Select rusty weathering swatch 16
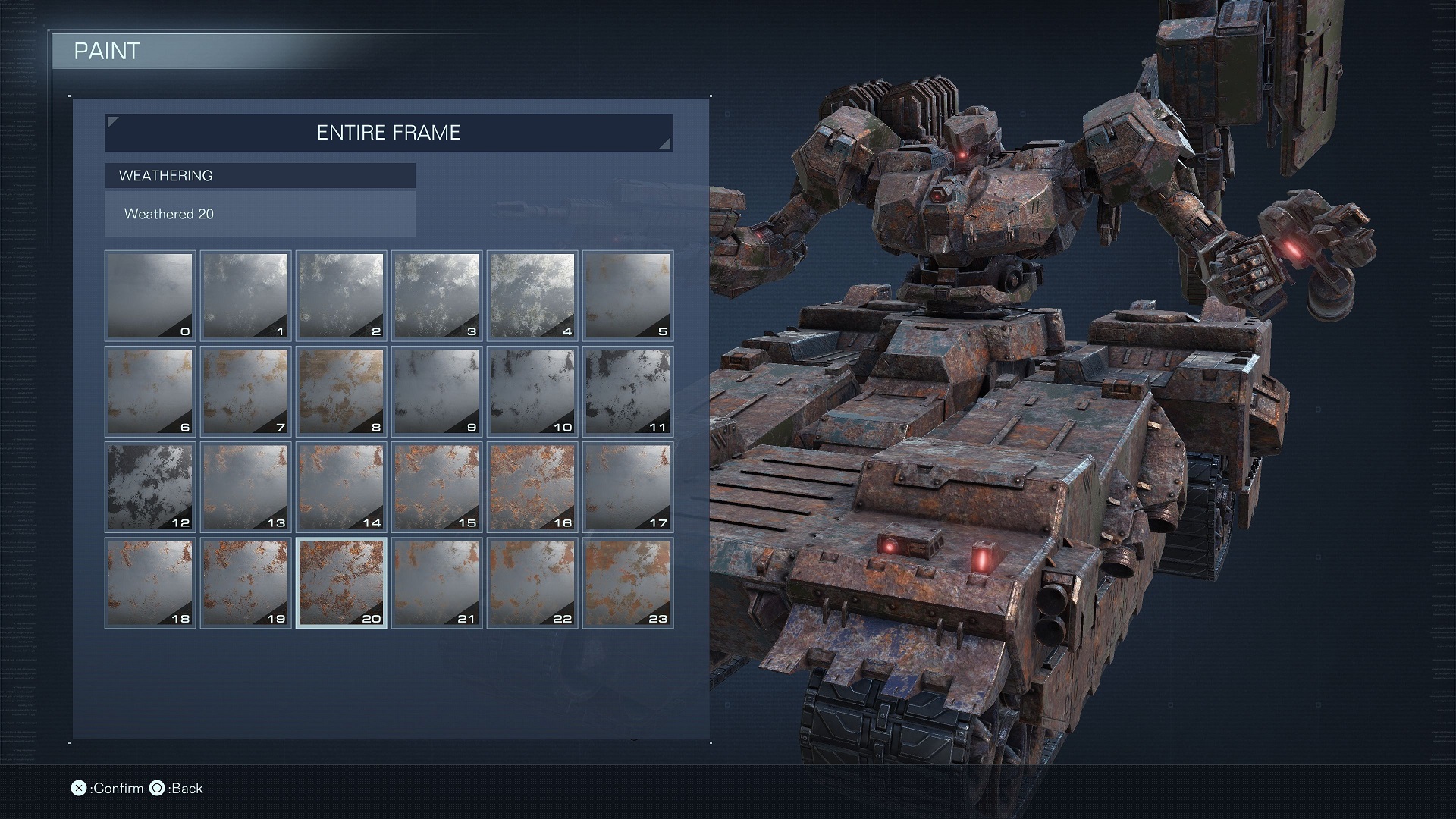 pyautogui.click(x=532, y=487)
